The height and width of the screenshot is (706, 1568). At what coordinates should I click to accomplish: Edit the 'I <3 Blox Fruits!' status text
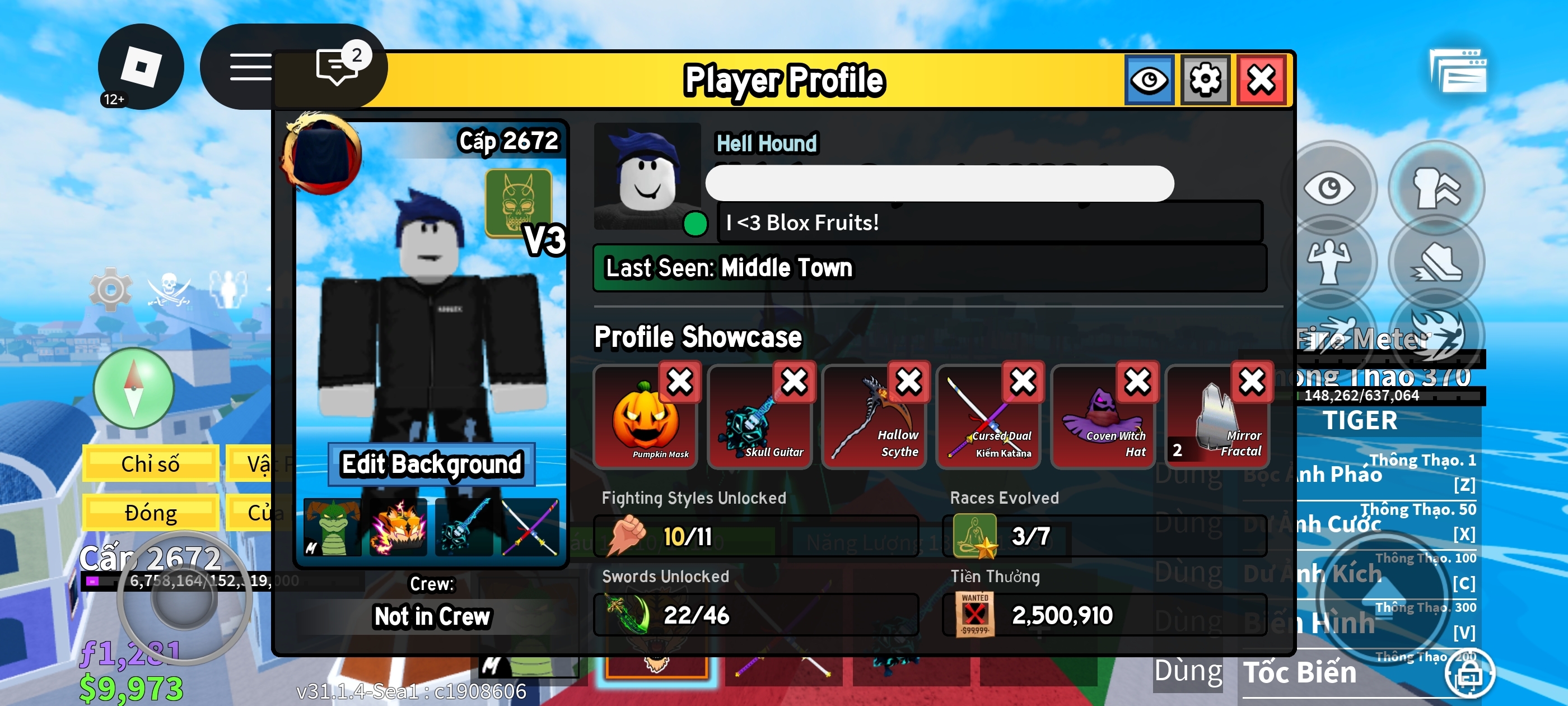(x=989, y=222)
